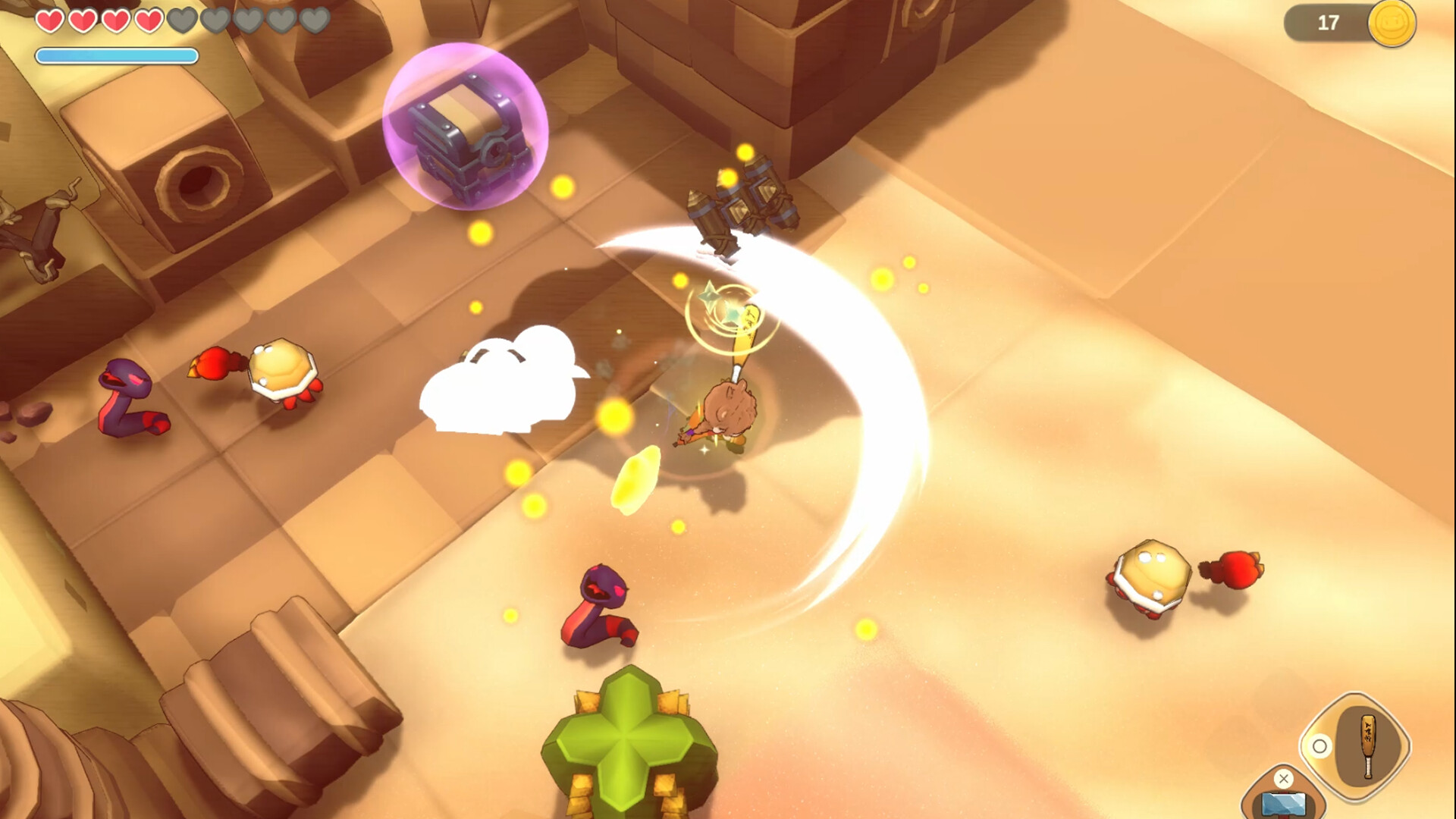Click the circle button prompt on the bat slot
The width and height of the screenshot is (1456, 819).
[1319, 746]
